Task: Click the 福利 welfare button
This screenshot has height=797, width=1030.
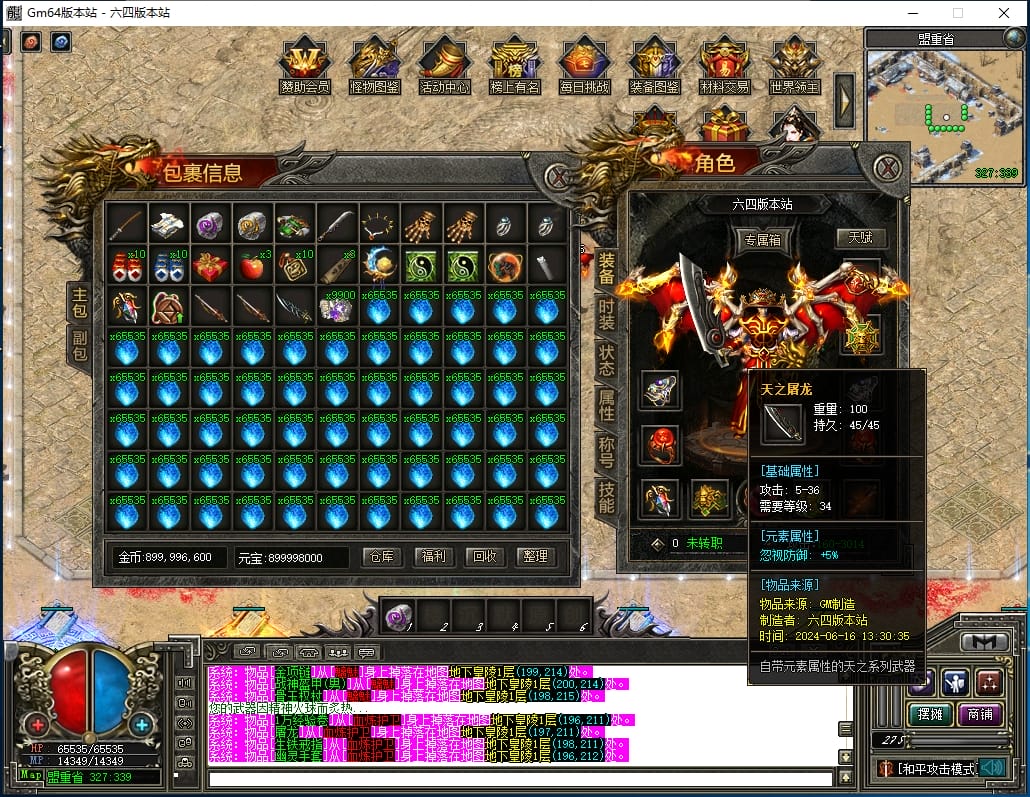Action: pos(433,557)
